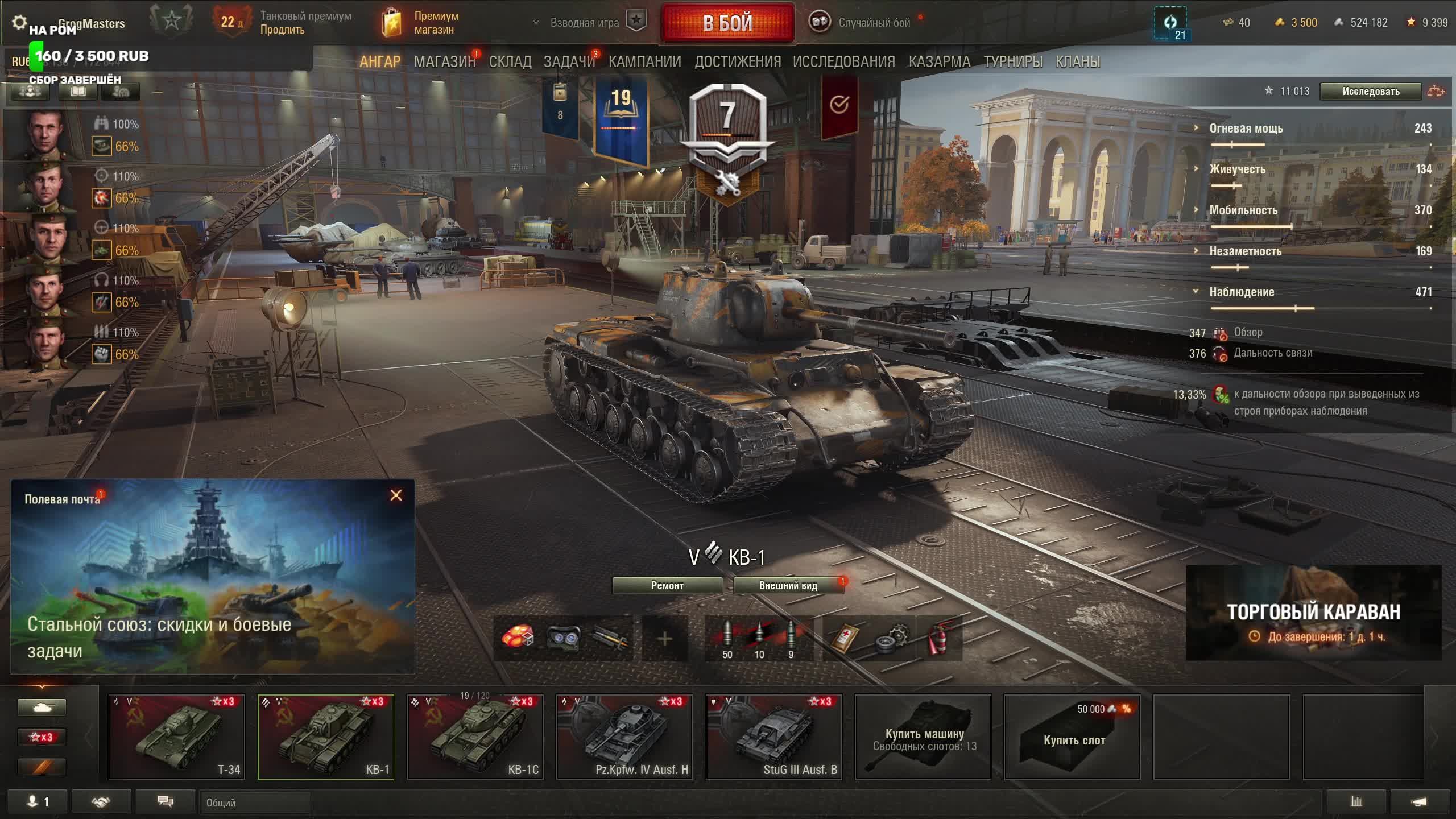Go to the ИССЛЕДОВАНИЯ tab
Screen dimensions: 1456x819
pyautogui.click(x=844, y=61)
